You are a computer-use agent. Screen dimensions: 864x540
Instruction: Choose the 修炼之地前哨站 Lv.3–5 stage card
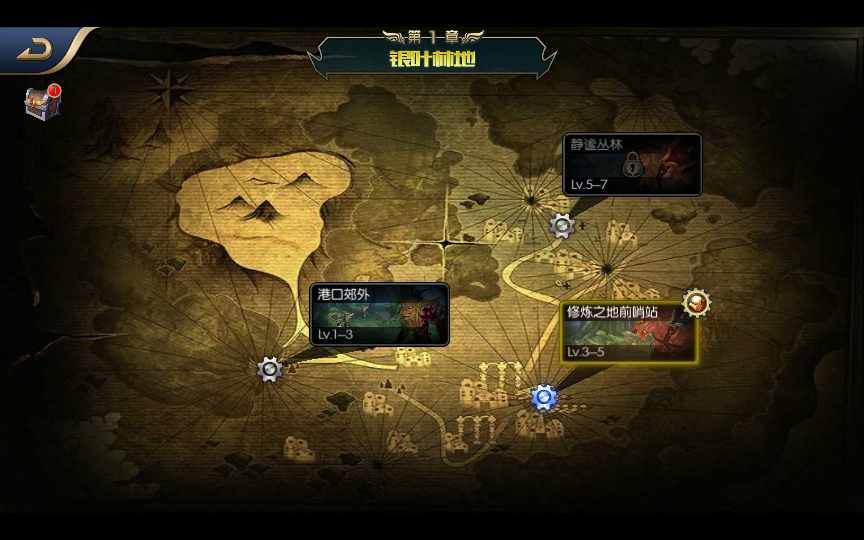tap(629, 333)
